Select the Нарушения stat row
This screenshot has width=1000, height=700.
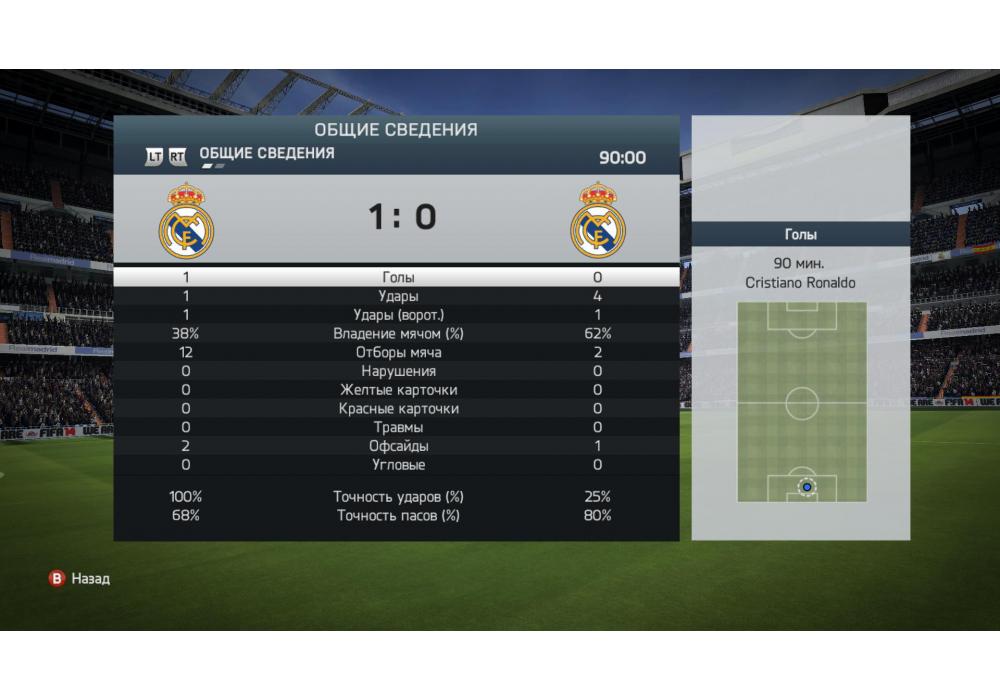tap(398, 371)
